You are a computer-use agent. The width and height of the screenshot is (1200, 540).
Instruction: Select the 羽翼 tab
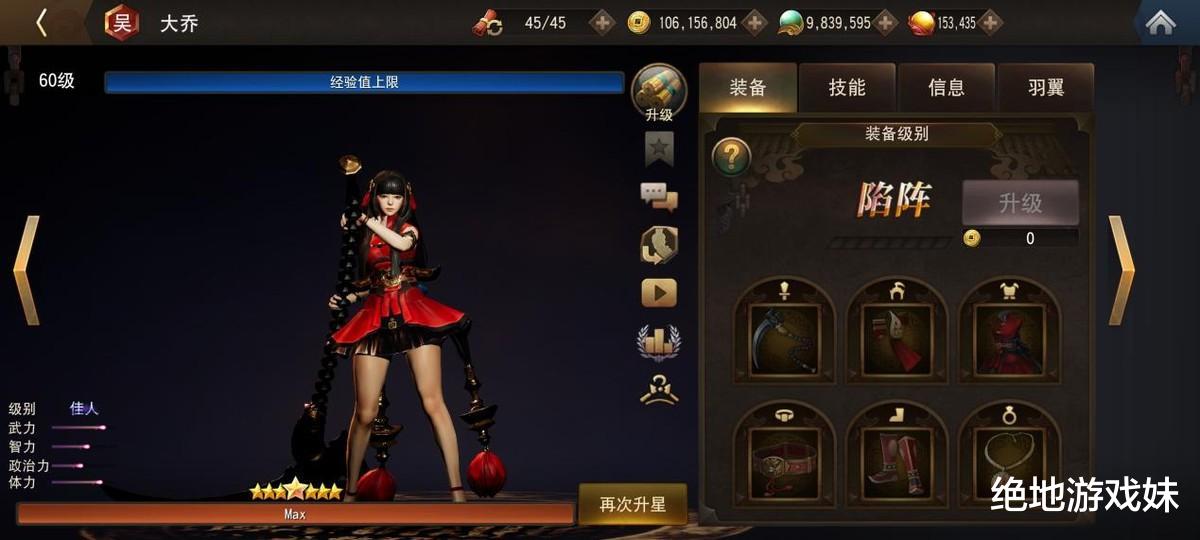[x=1046, y=88]
